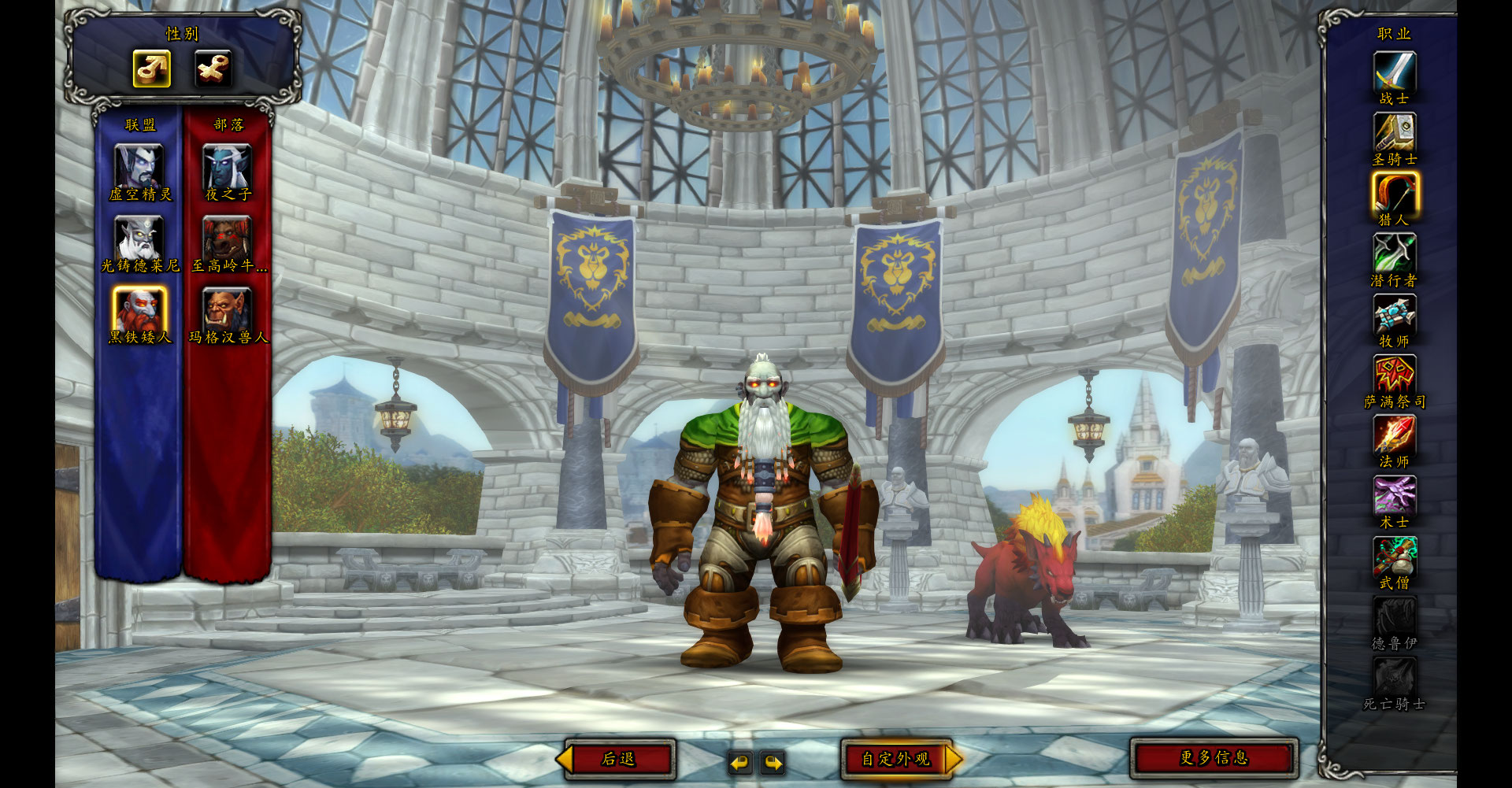This screenshot has height=788, width=1512.
Task: Pick the Priest class (牧师)
Action: (x=1394, y=314)
